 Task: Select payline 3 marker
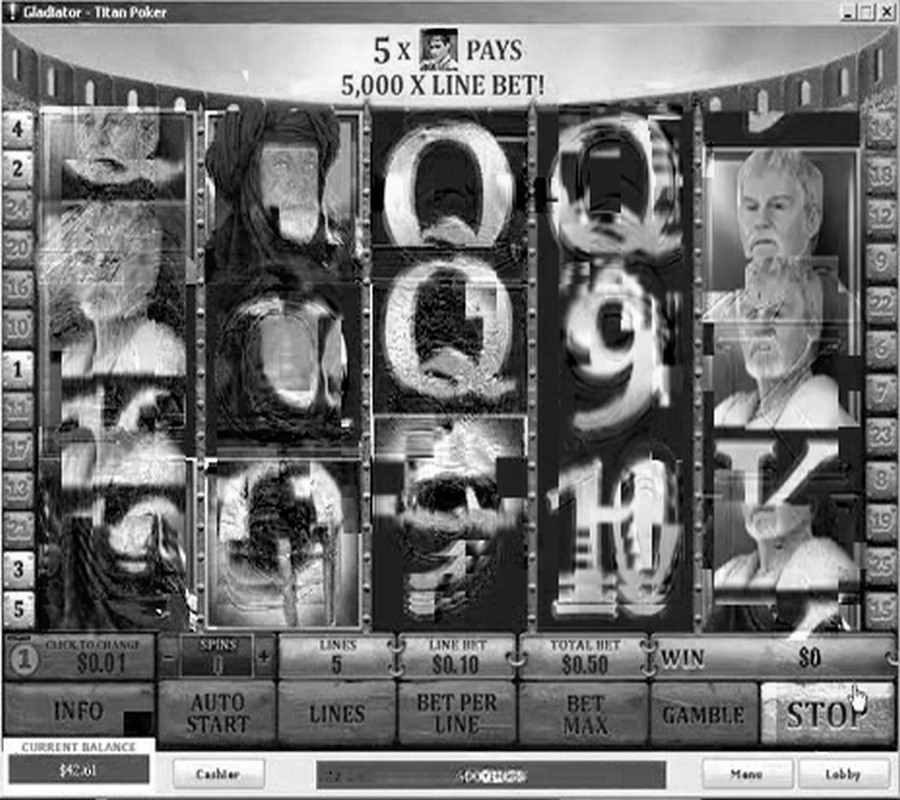pyautogui.click(x=18, y=569)
